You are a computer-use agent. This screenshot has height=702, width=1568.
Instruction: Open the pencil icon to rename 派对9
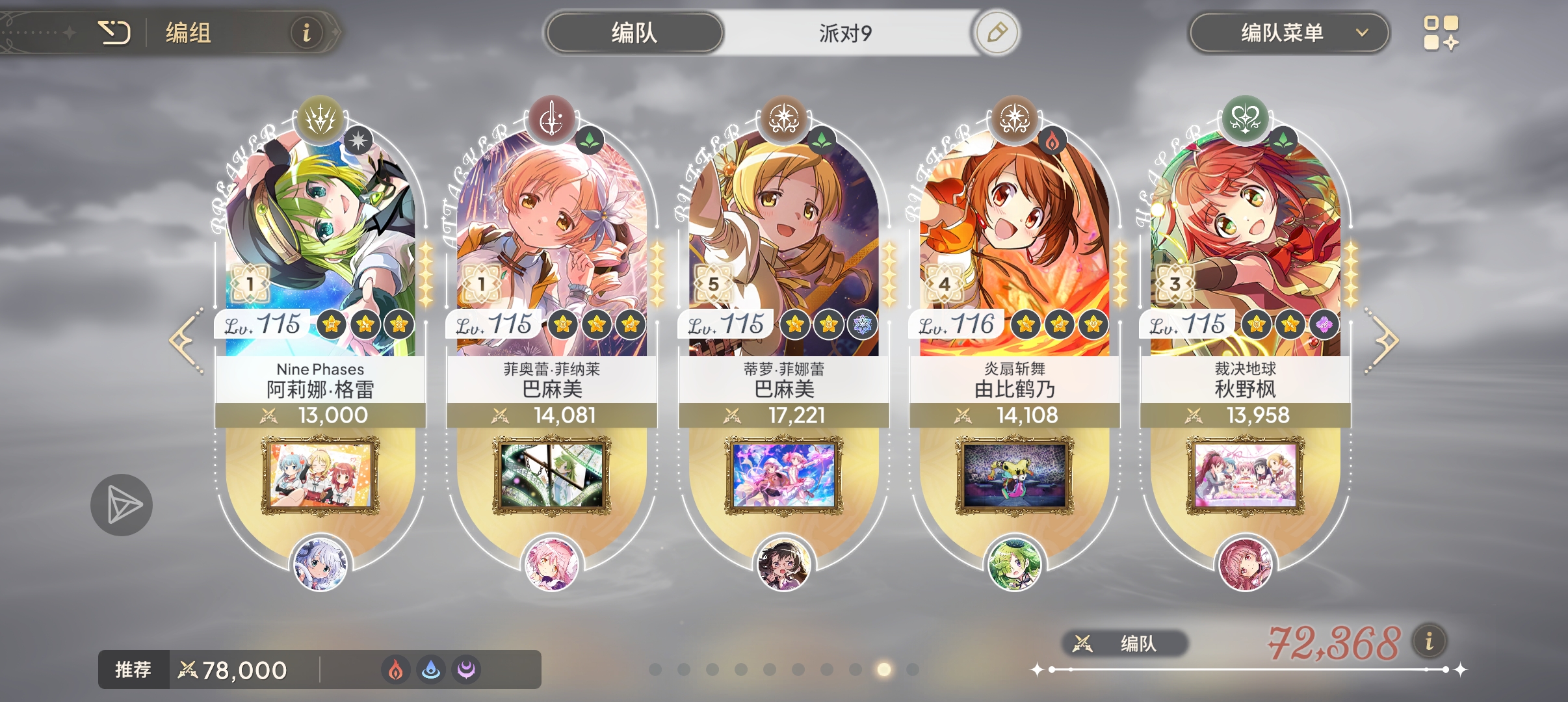tap(999, 31)
